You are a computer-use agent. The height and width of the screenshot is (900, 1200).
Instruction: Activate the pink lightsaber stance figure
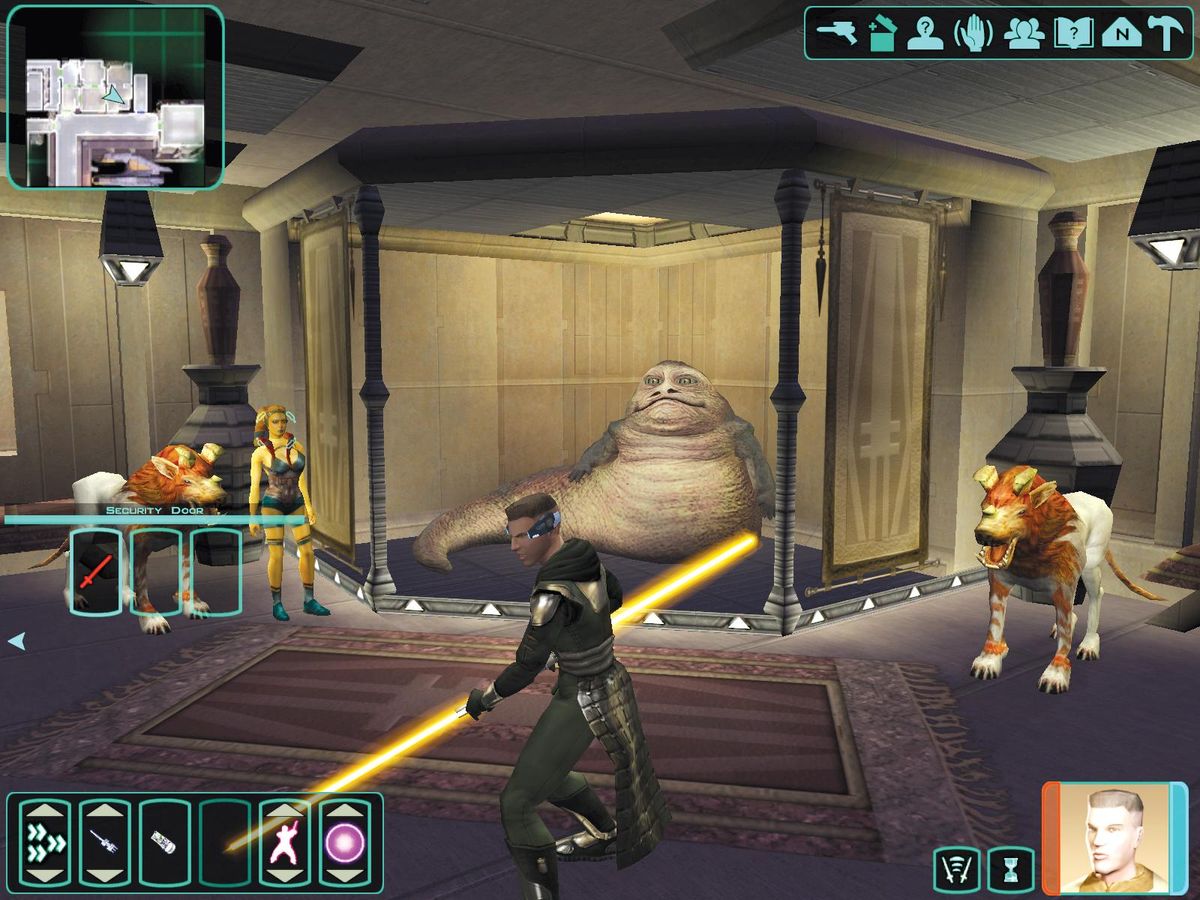coord(285,842)
